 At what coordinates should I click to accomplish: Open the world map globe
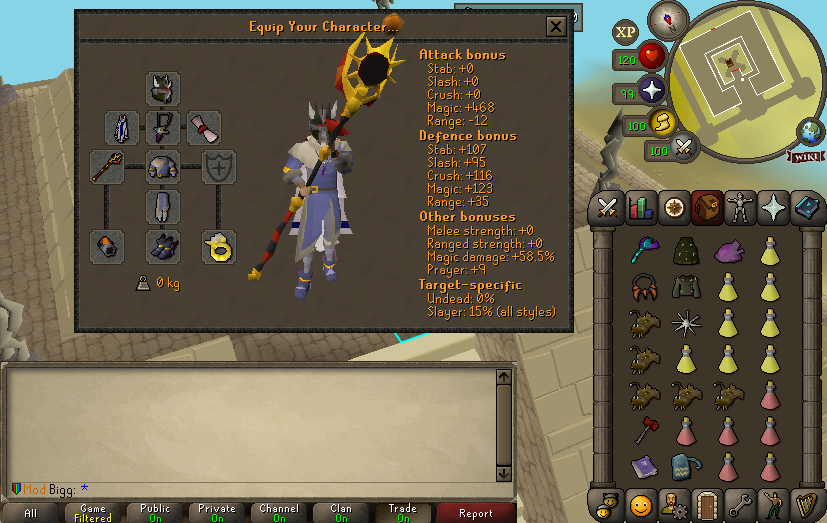pos(809,132)
